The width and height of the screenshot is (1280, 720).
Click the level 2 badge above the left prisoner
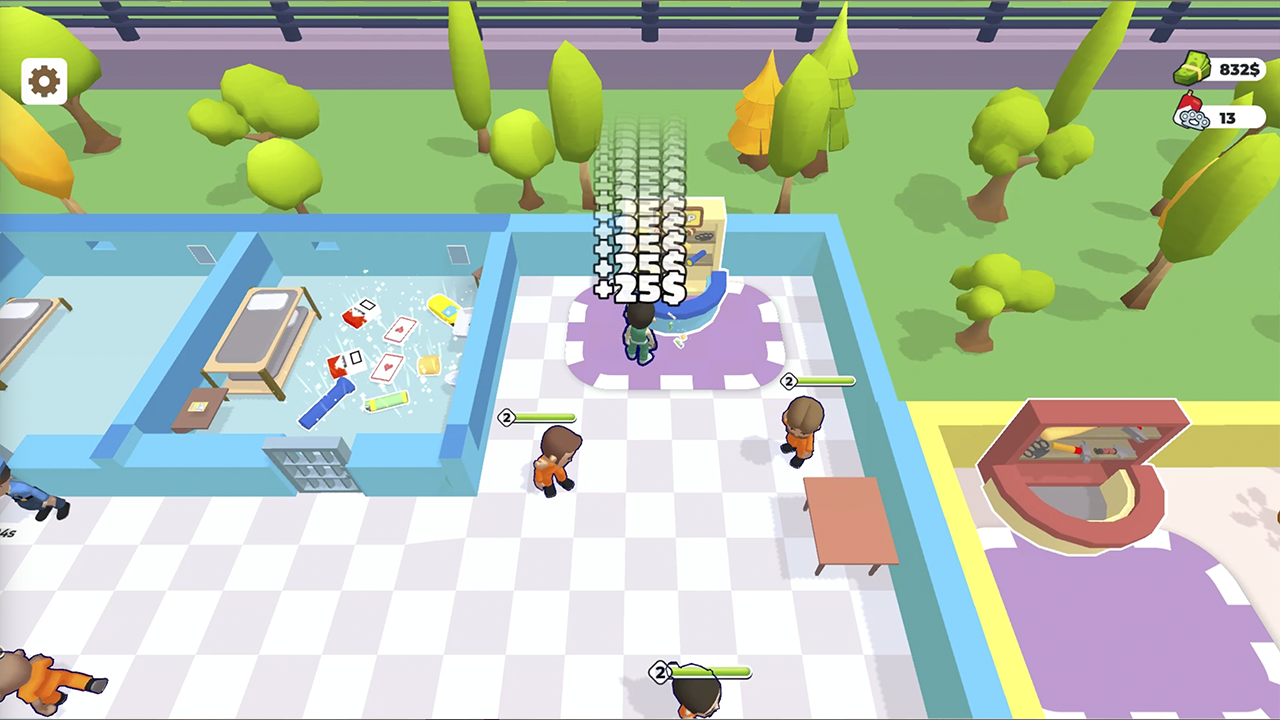(x=506, y=417)
